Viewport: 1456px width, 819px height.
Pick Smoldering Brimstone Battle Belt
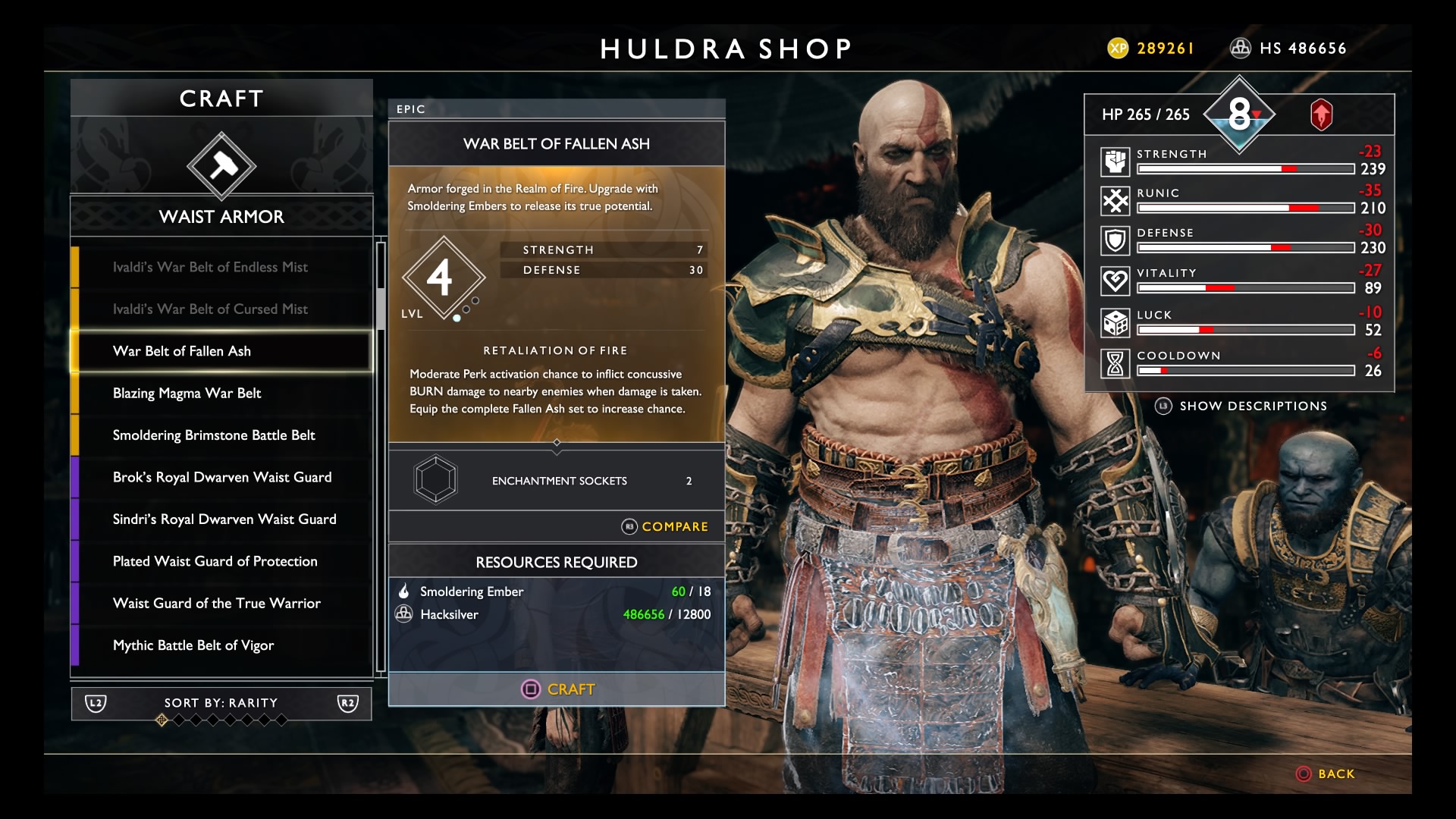[214, 435]
